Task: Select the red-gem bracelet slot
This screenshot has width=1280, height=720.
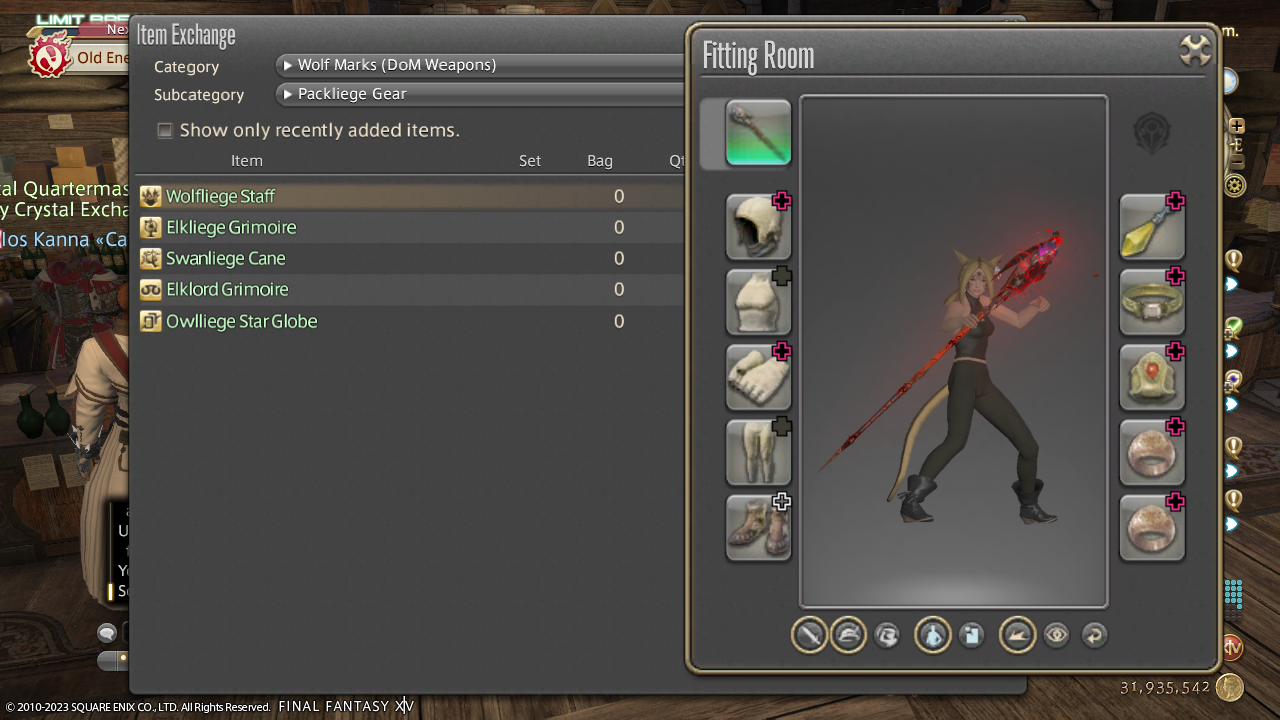Action: click(1152, 377)
